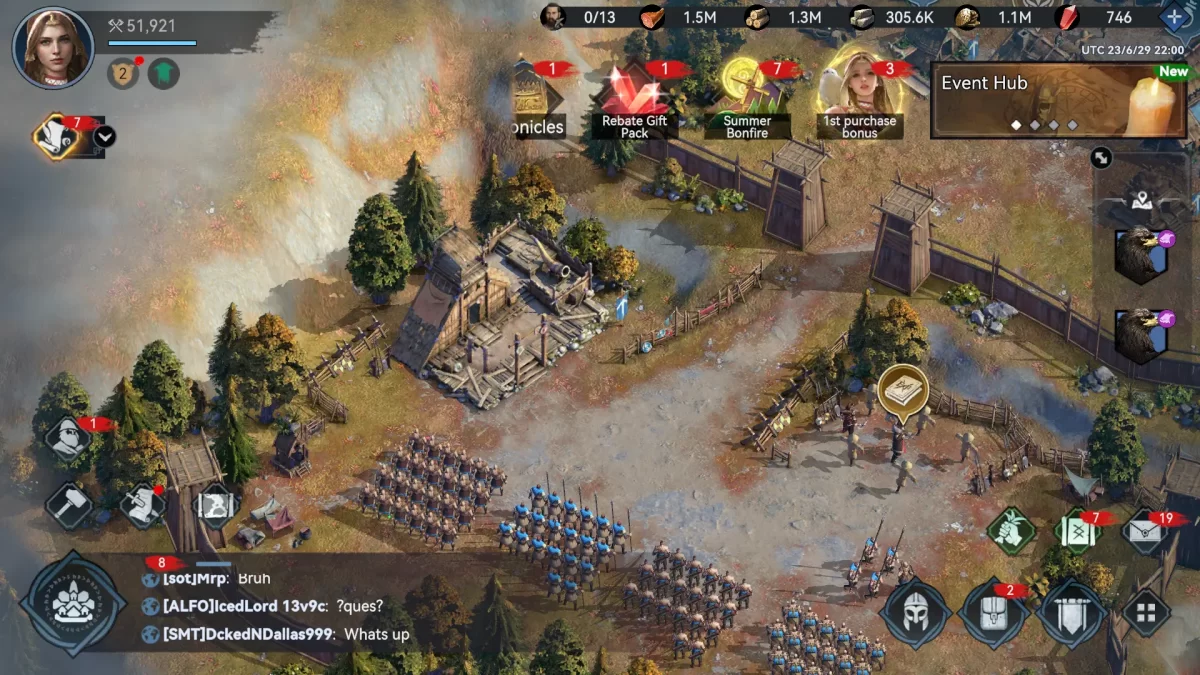The height and width of the screenshot is (675, 1200).
Task: Open the bear shield badge numbered 2
Action: point(122,73)
